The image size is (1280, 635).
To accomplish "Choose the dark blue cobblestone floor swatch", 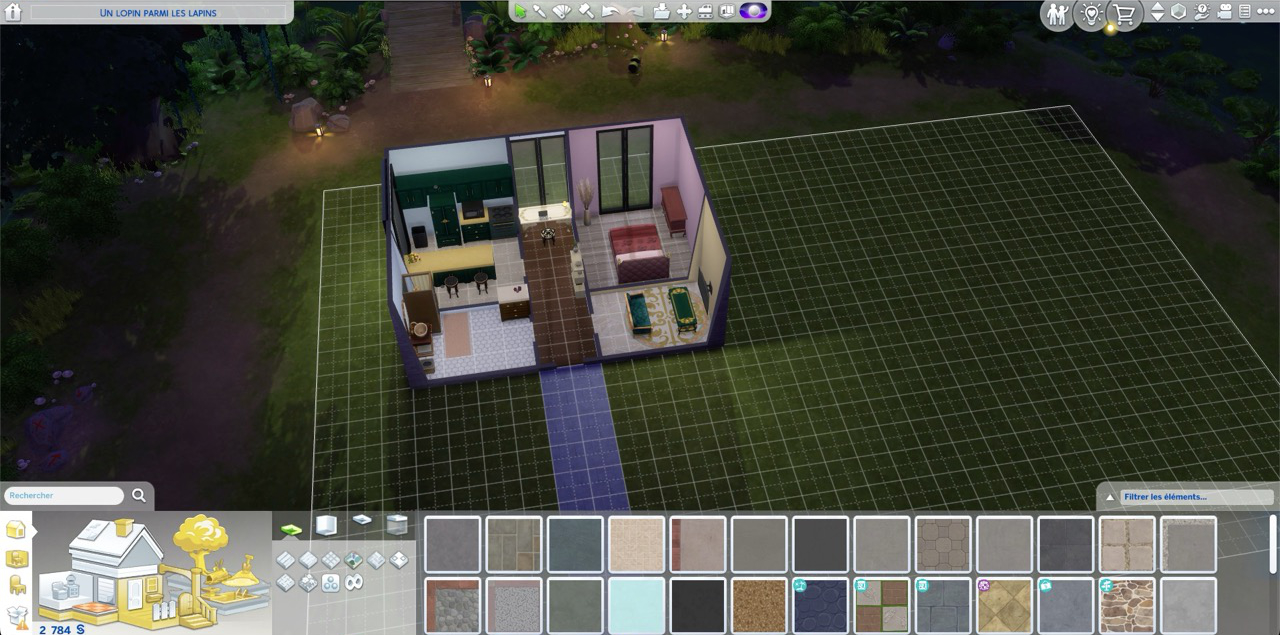I will 820,605.
